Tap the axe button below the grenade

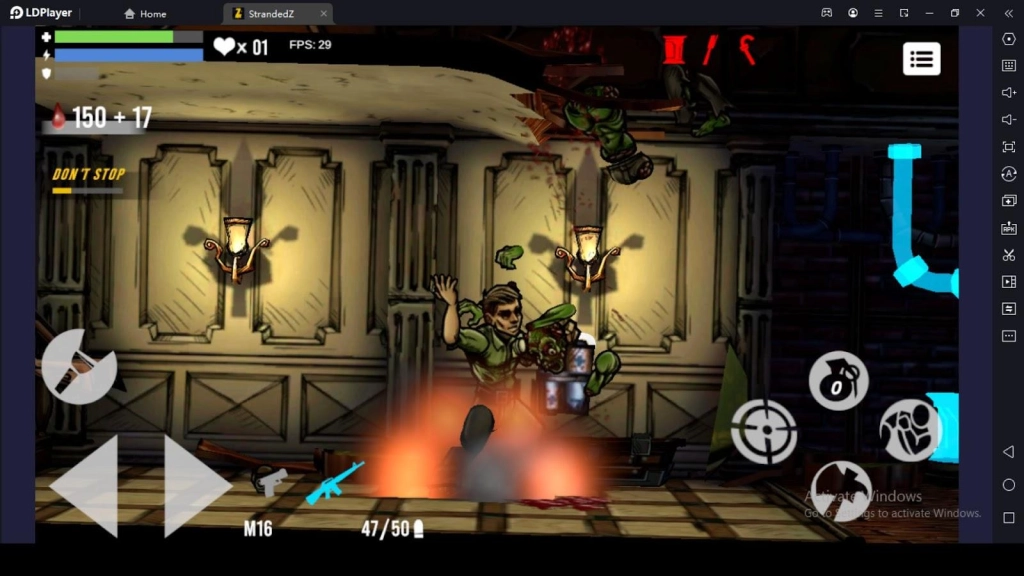pyautogui.click(x=840, y=489)
